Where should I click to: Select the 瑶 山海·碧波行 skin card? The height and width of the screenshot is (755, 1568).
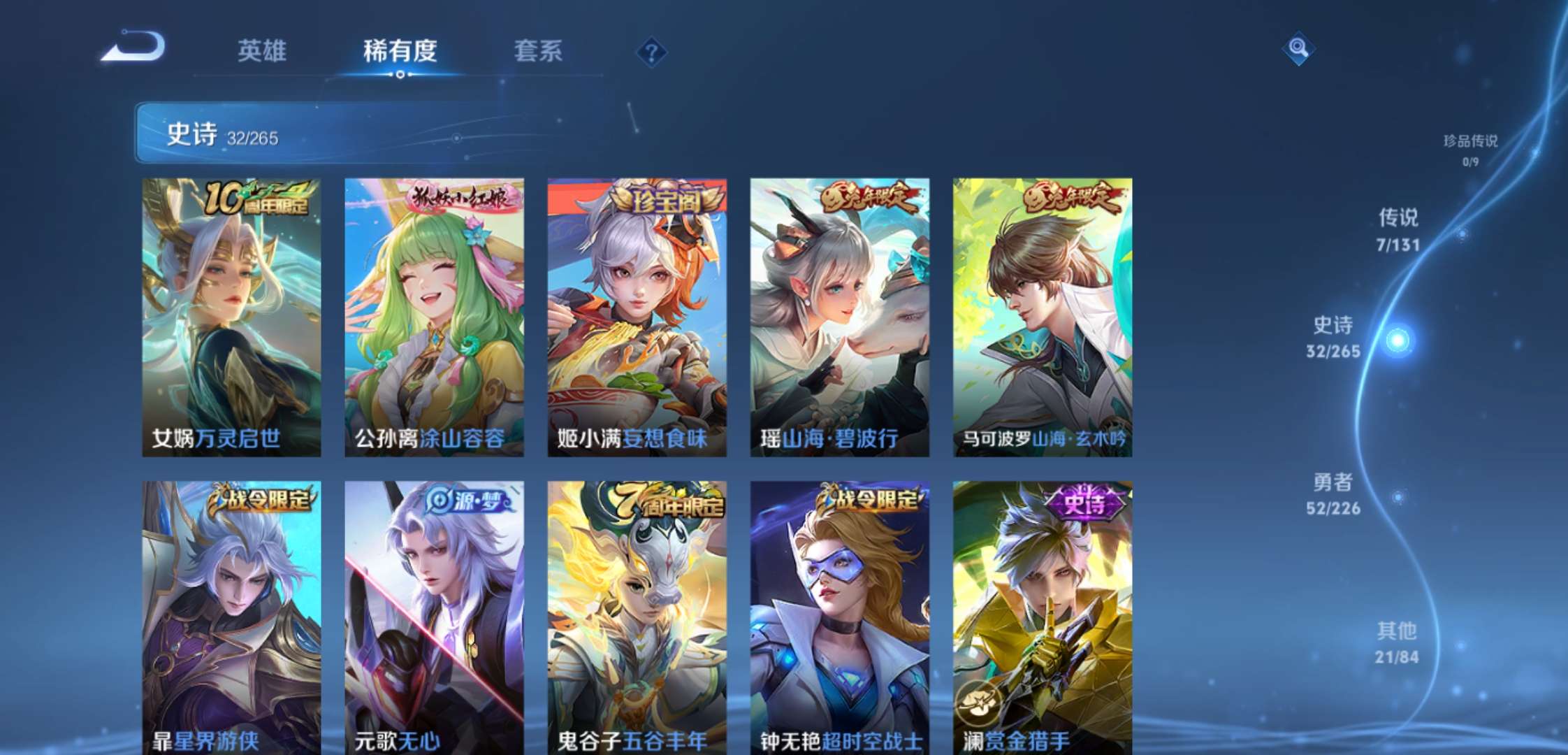[x=839, y=317]
